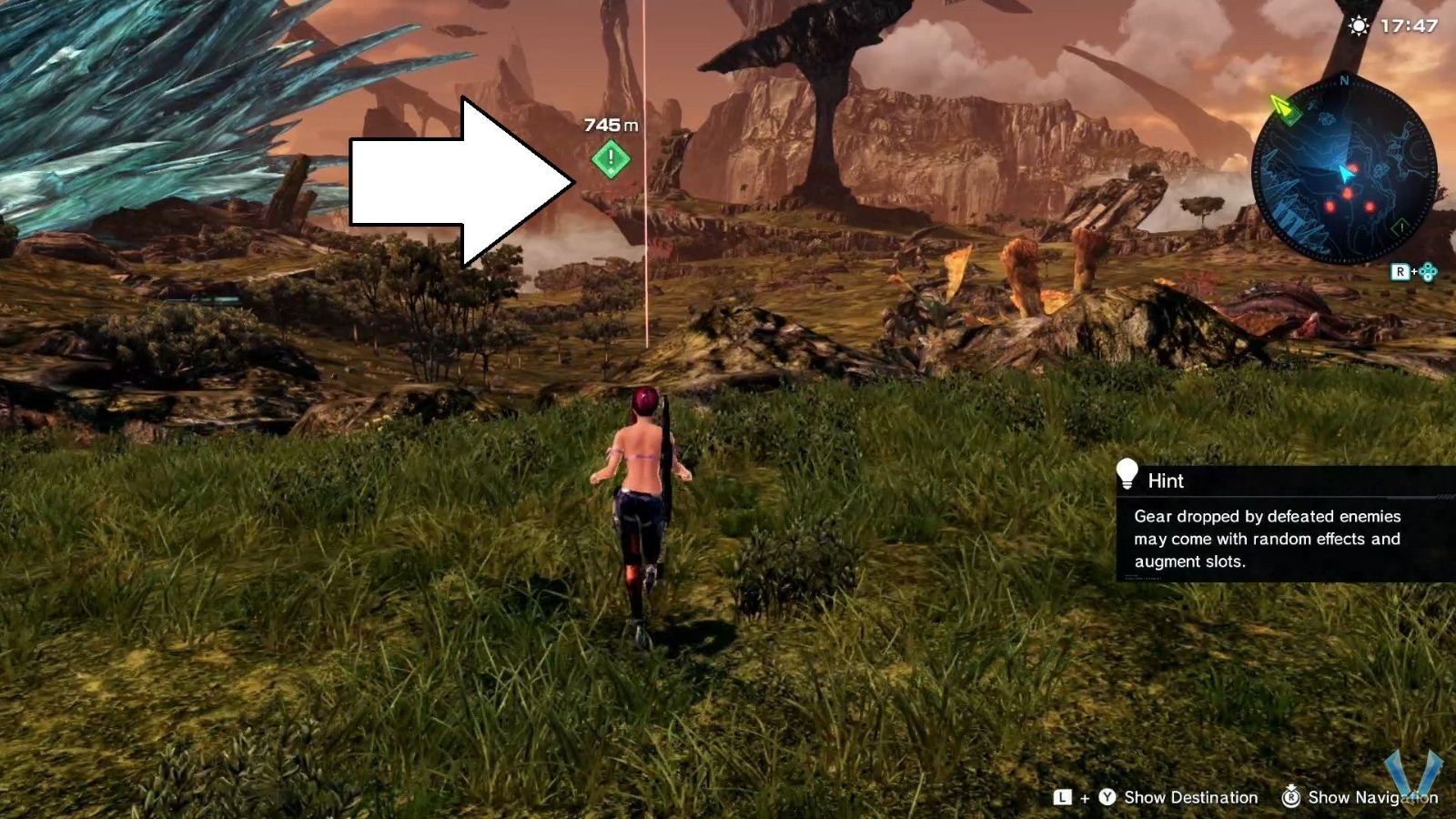Click the sun weather icon near the clock
Screen dimensions: 1456x819
(x=1359, y=25)
